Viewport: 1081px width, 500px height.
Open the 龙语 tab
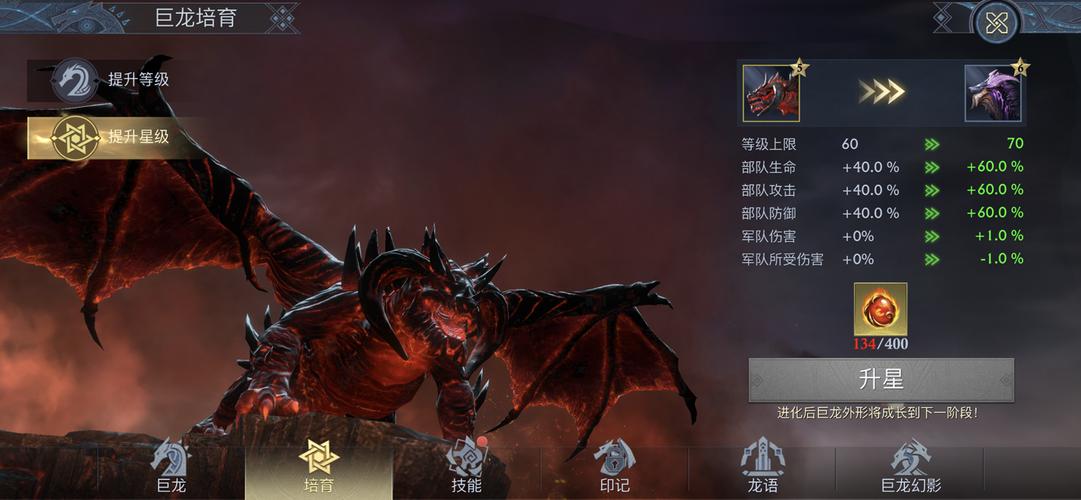click(x=762, y=468)
